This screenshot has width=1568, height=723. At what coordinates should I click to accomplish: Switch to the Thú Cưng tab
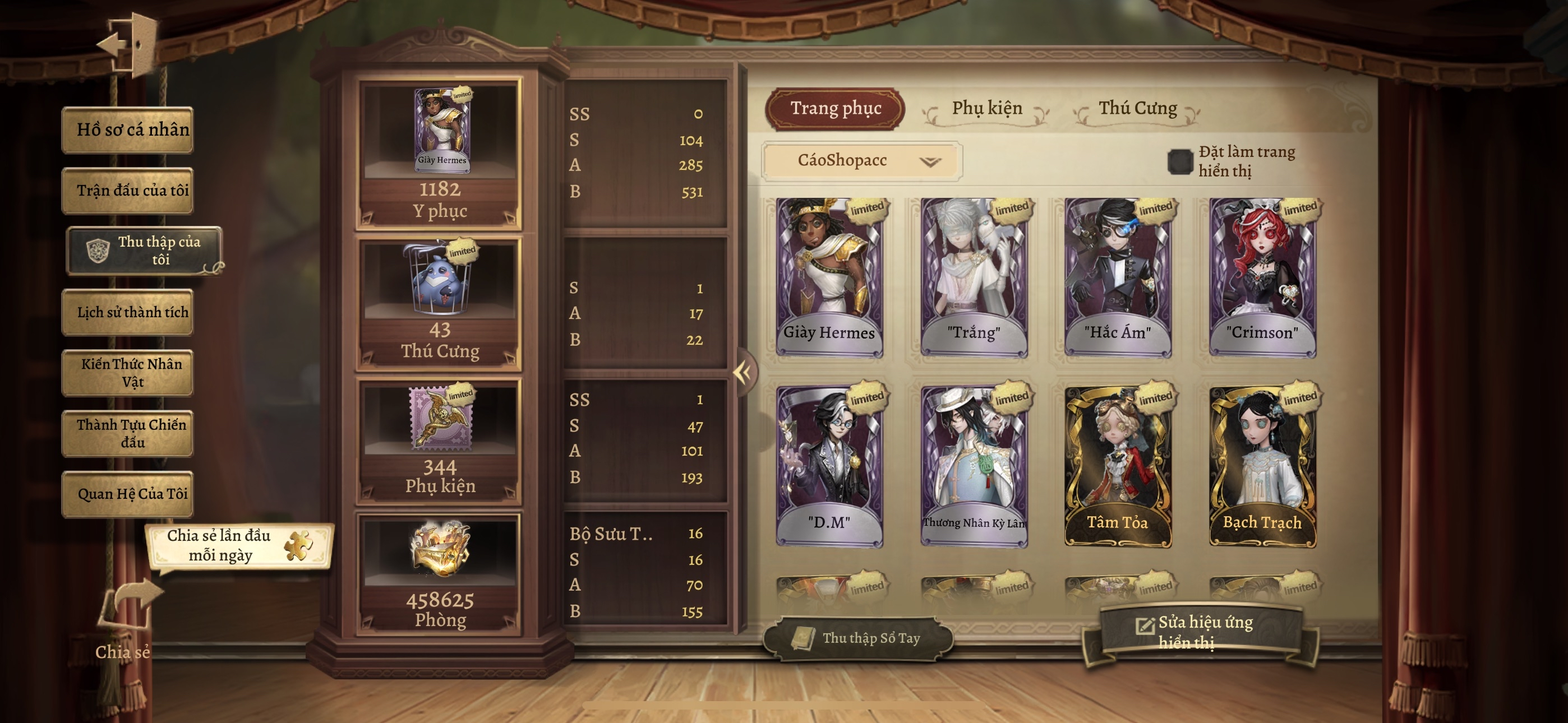click(x=1137, y=109)
